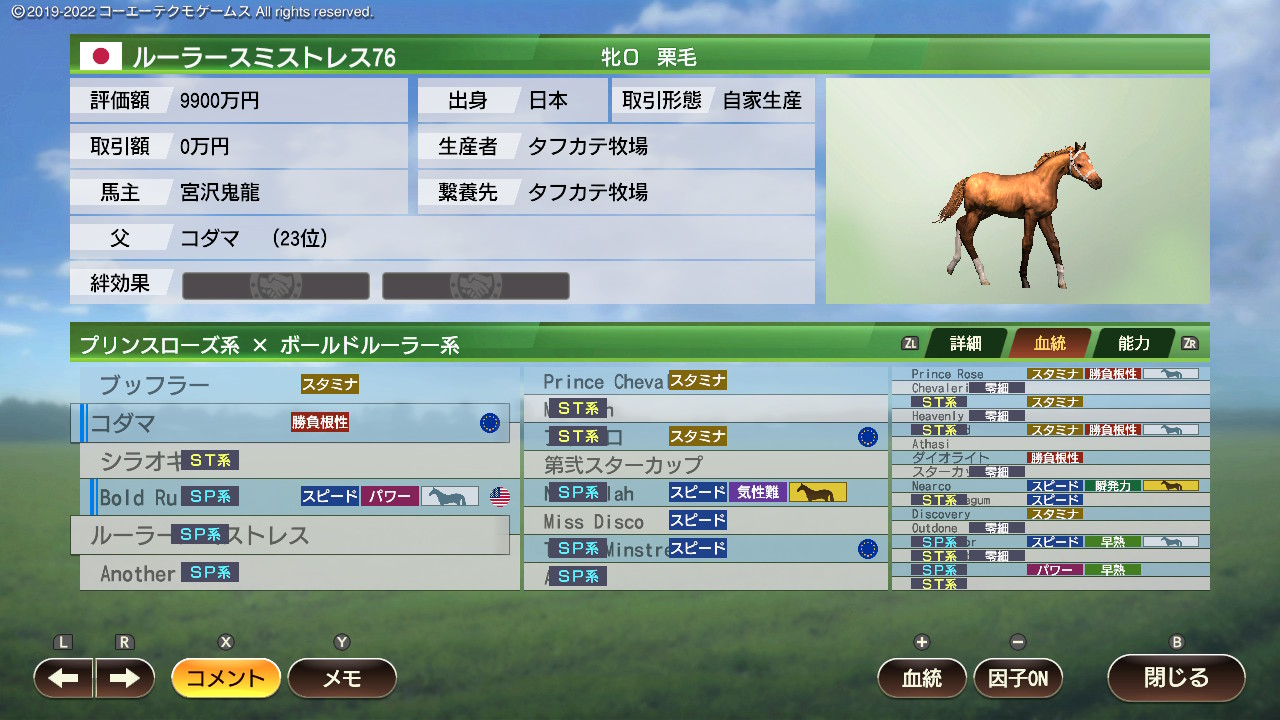Open the メモ button

click(x=342, y=678)
